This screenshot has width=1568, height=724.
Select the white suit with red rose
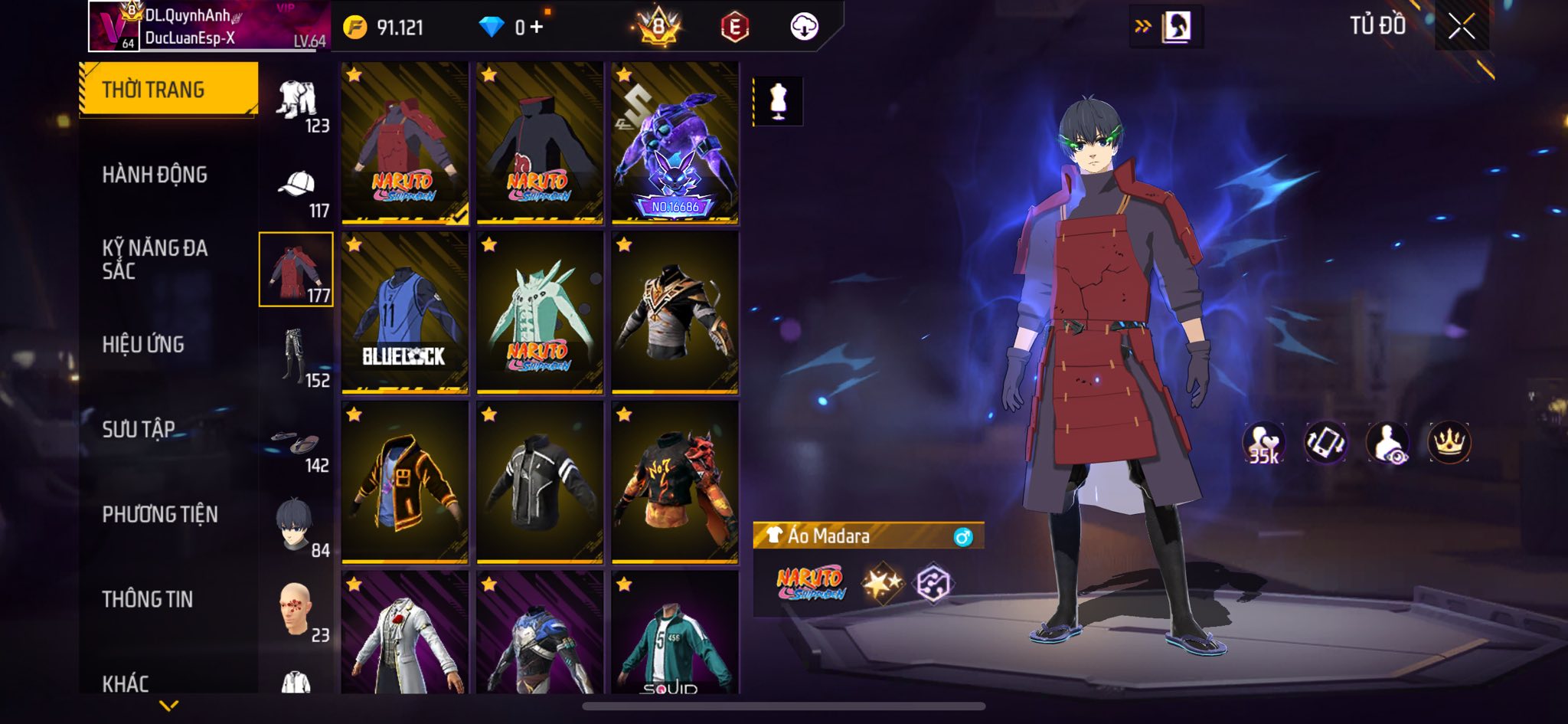click(404, 633)
